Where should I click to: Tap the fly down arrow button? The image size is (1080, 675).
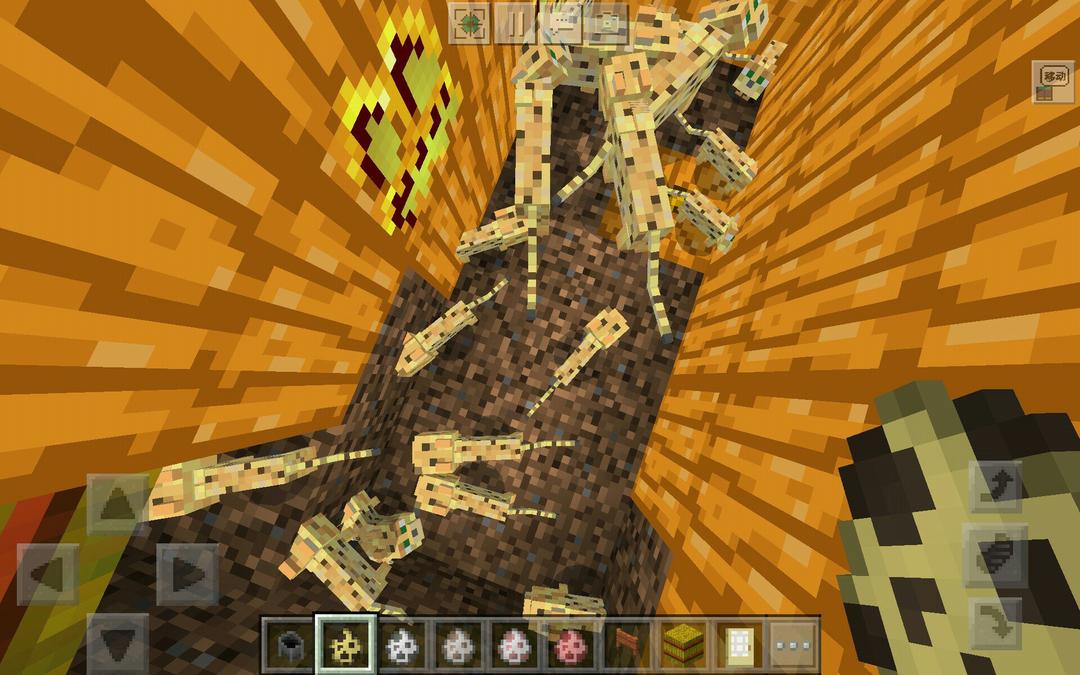(996, 622)
